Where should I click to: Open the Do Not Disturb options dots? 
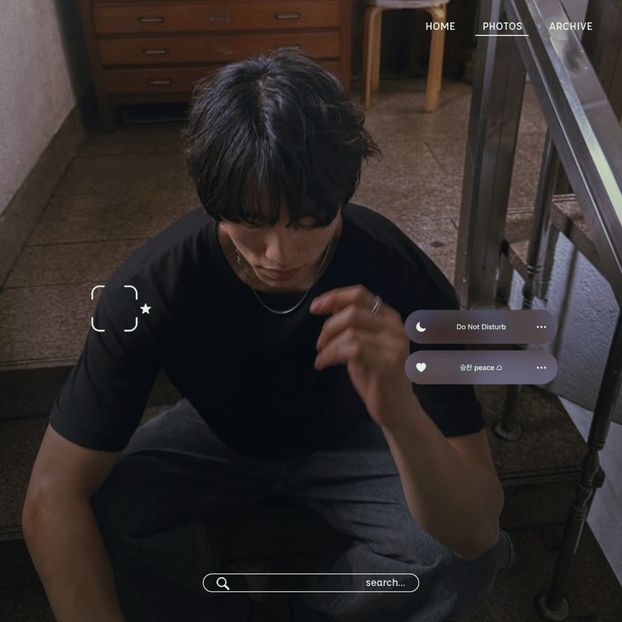[541, 327]
